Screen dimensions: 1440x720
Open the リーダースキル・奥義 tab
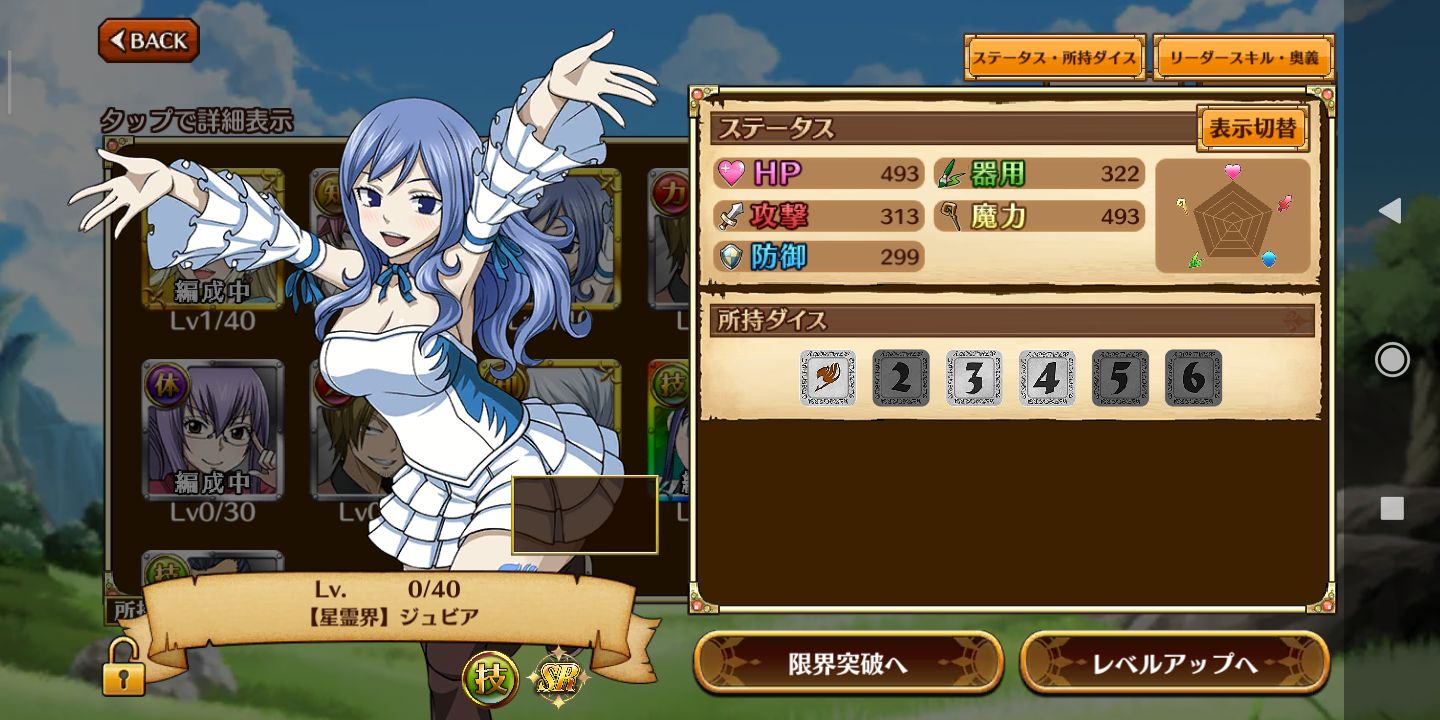click(x=1243, y=58)
